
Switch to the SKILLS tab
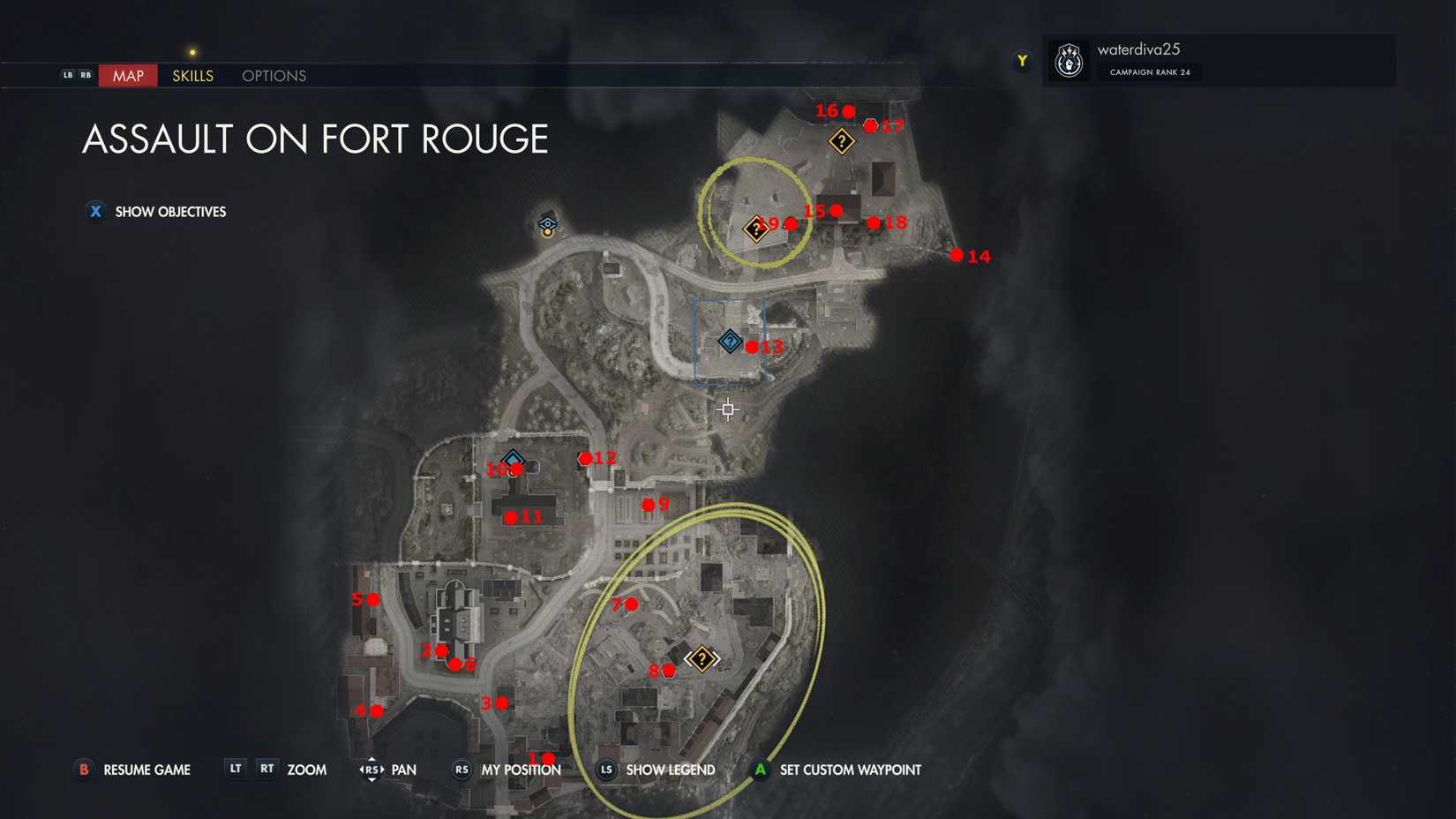coord(191,76)
